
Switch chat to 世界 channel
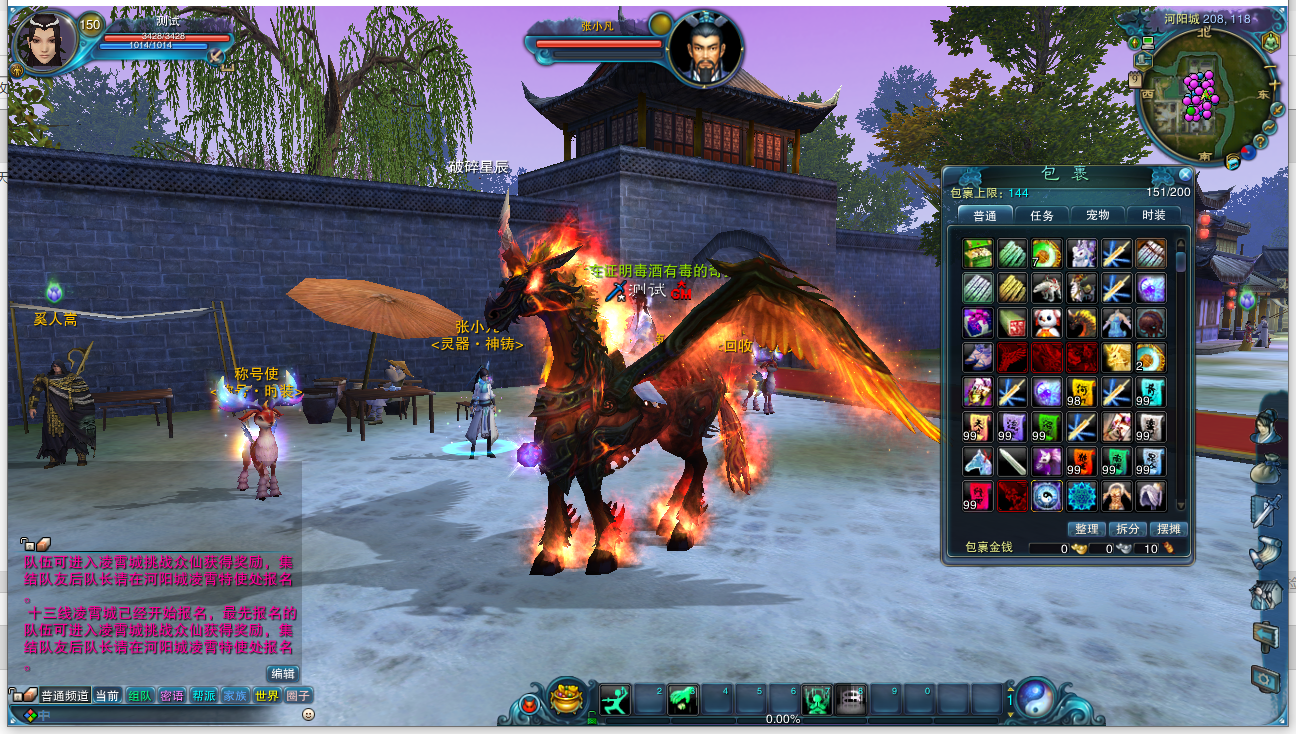coord(266,696)
